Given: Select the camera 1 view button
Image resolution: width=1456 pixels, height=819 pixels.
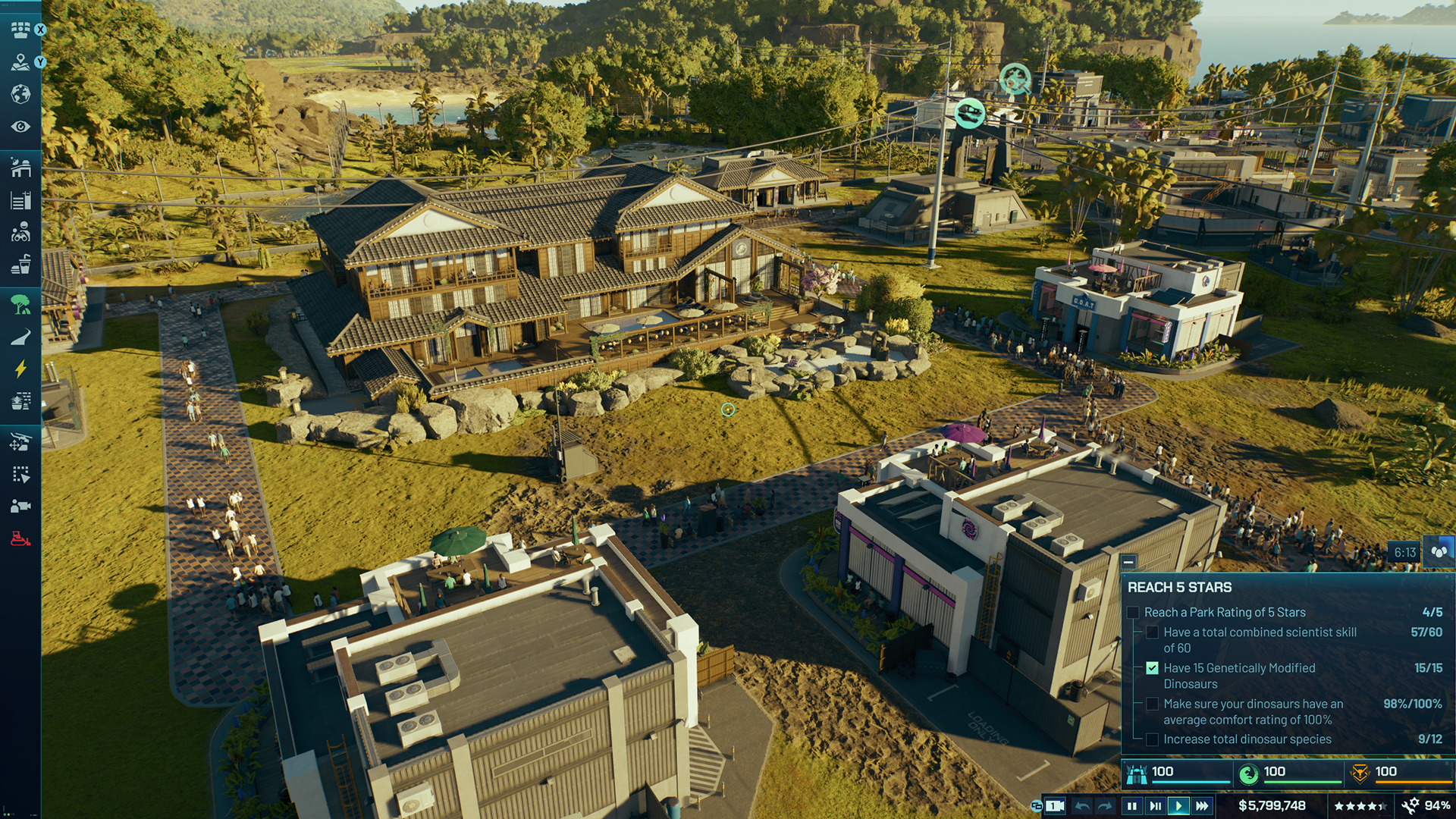Looking at the screenshot, I should [x=1054, y=806].
